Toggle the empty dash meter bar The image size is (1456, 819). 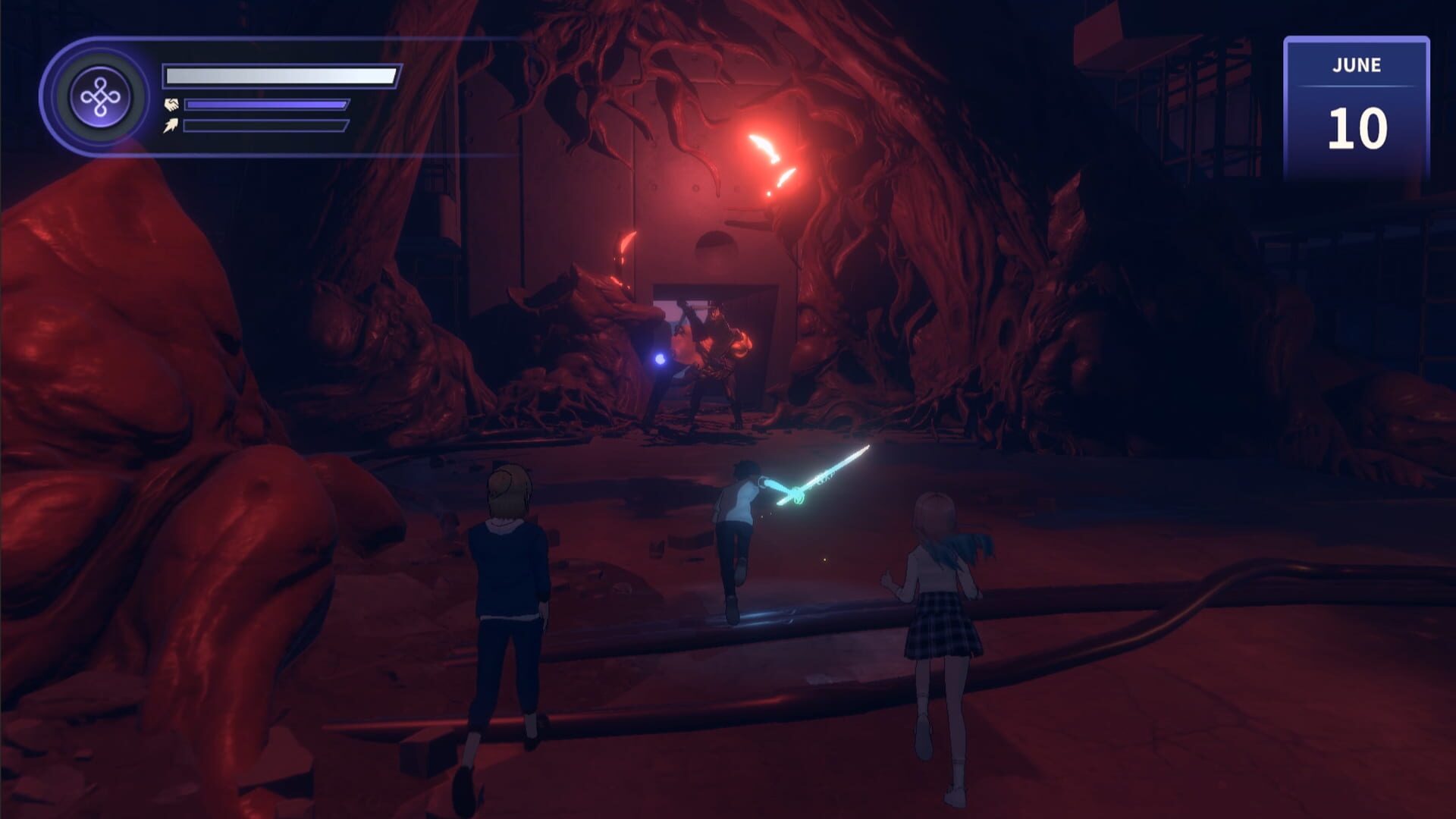[265, 127]
